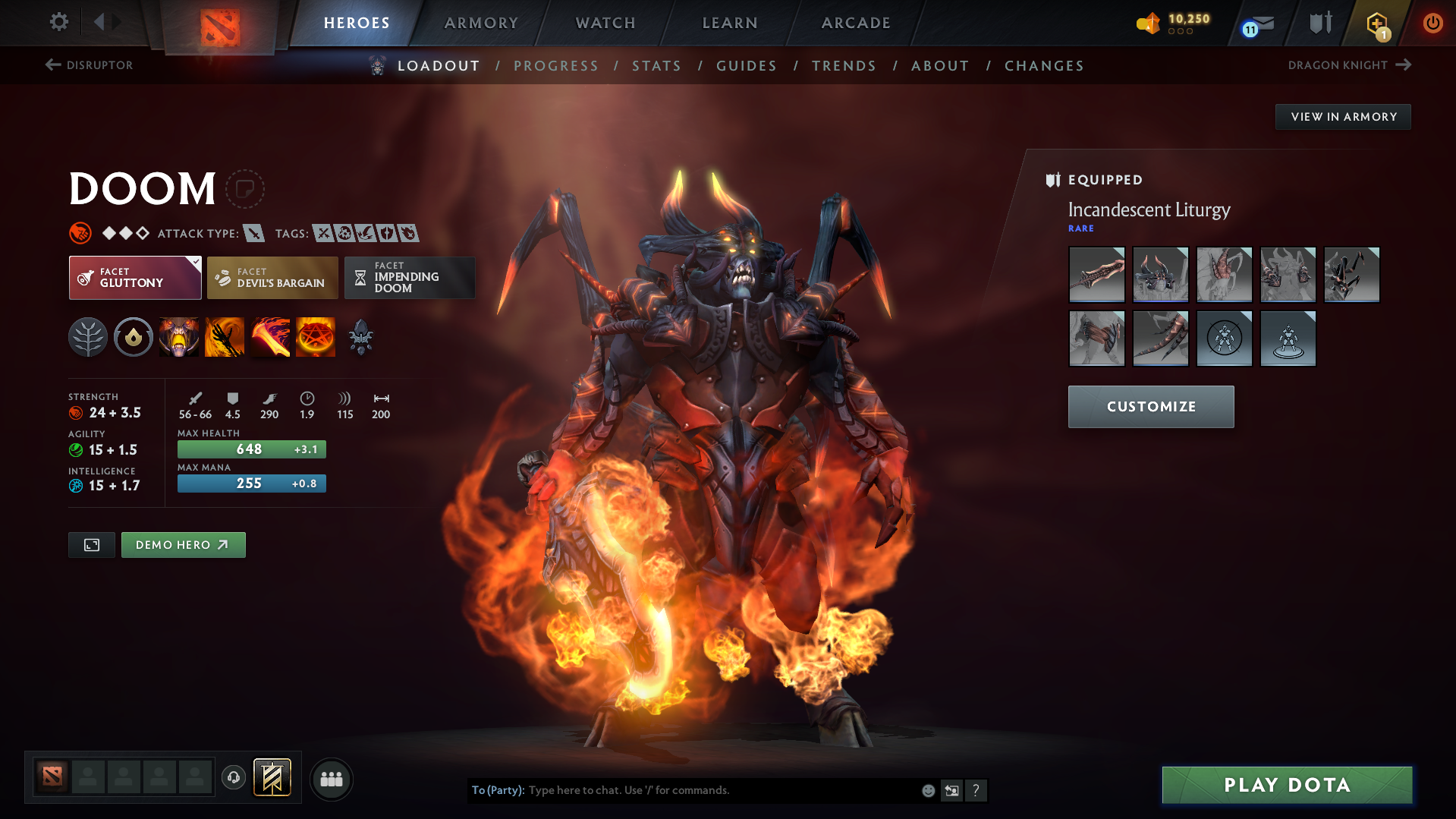Show the Guides section for Doom
Viewport: 1456px width, 819px height.
point(747,66)
